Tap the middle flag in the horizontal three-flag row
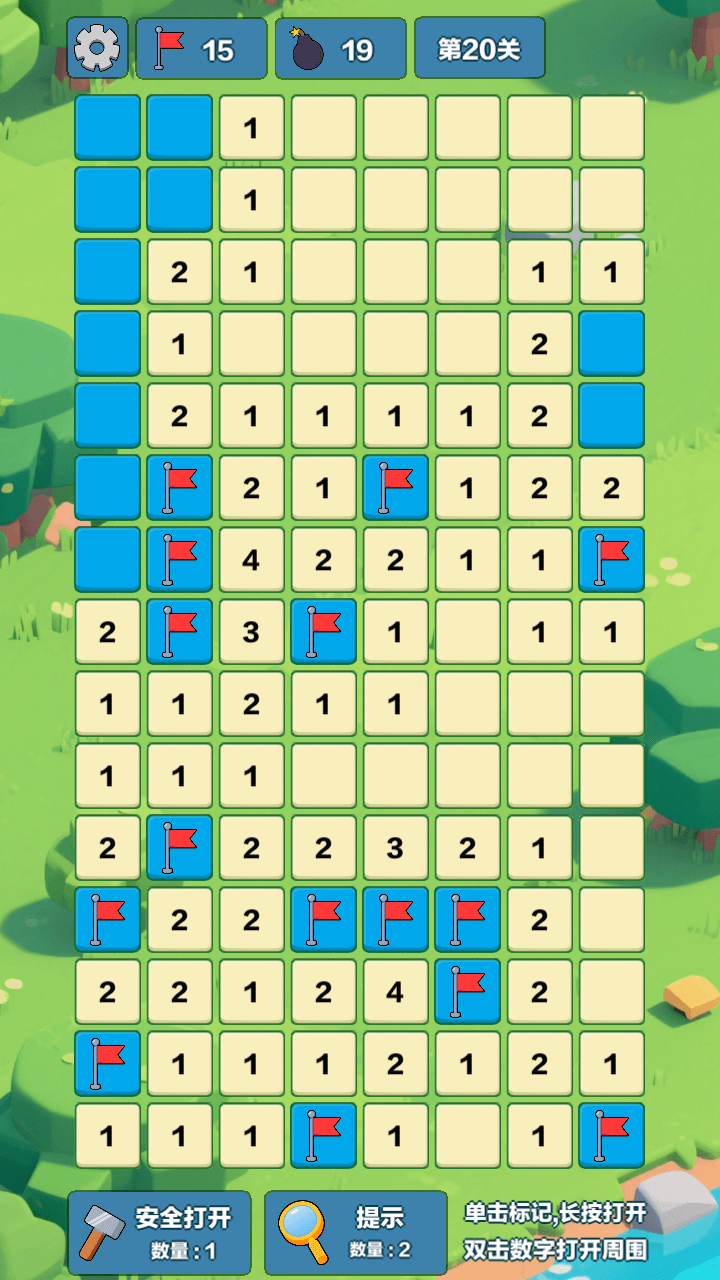This screenshot has height=1280, width=720. pyautogui.click(x=395, y=920)
